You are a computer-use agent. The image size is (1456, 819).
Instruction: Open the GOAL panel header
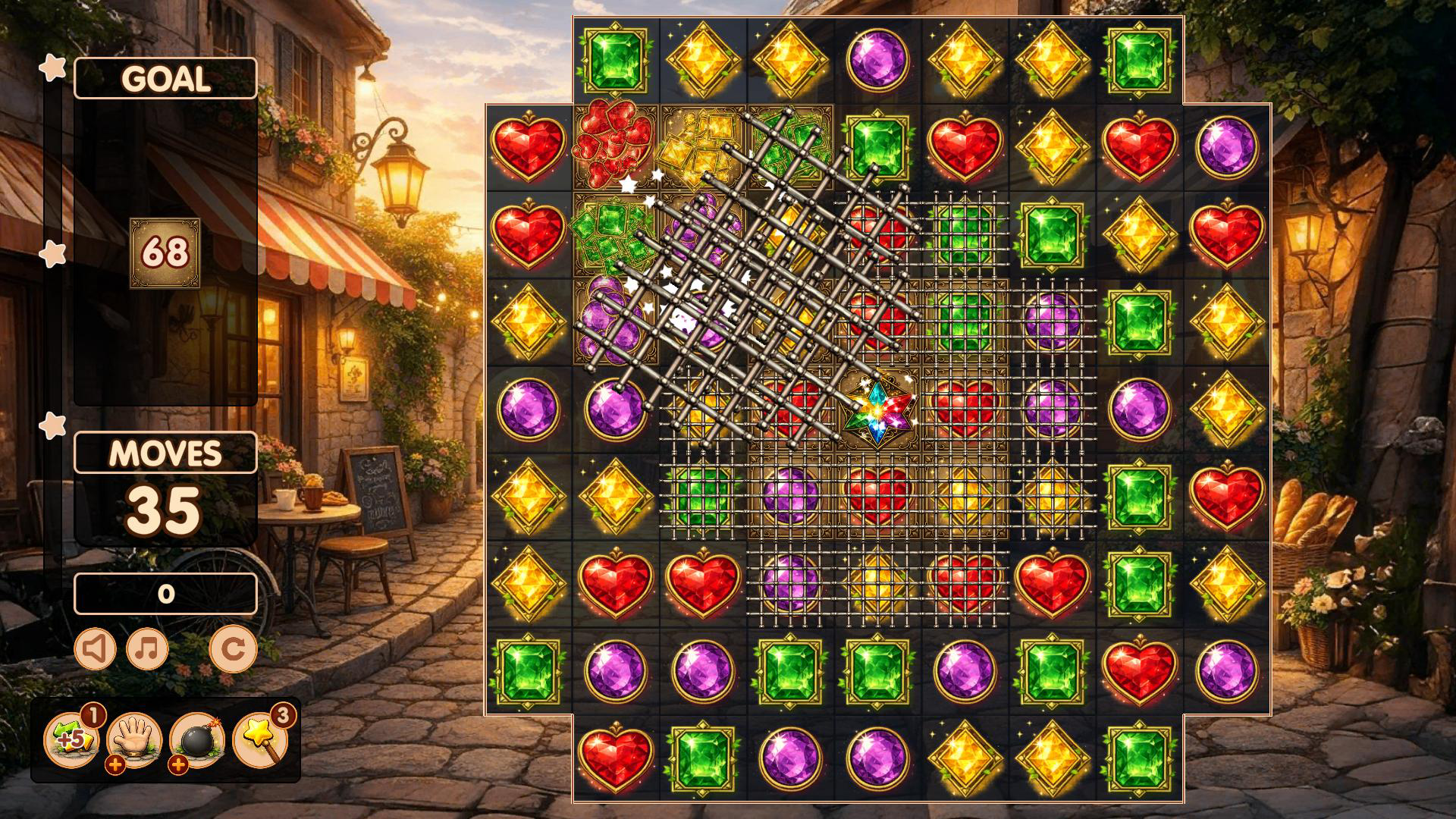point(165,77)
